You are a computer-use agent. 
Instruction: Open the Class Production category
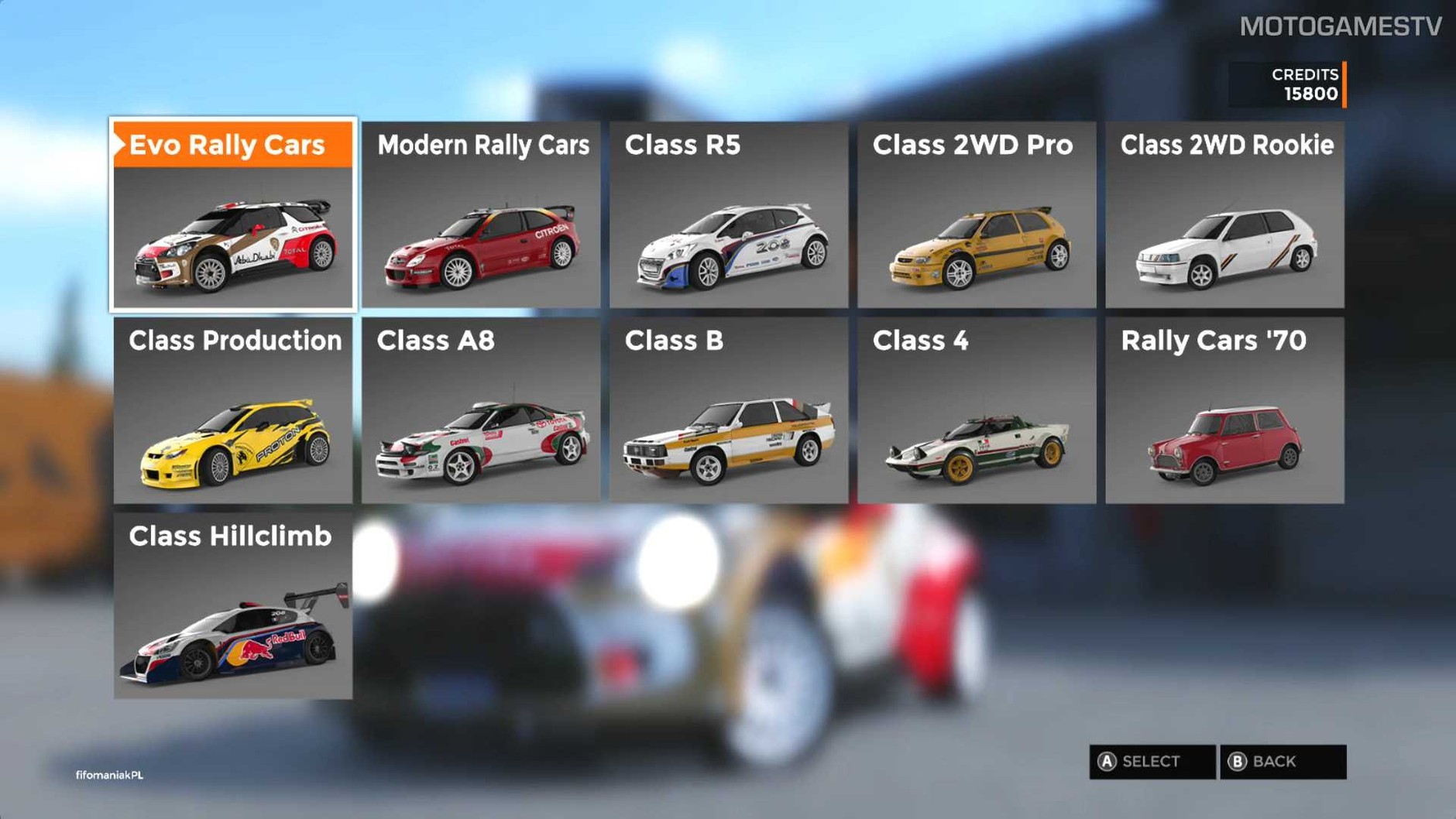point(233,410)
